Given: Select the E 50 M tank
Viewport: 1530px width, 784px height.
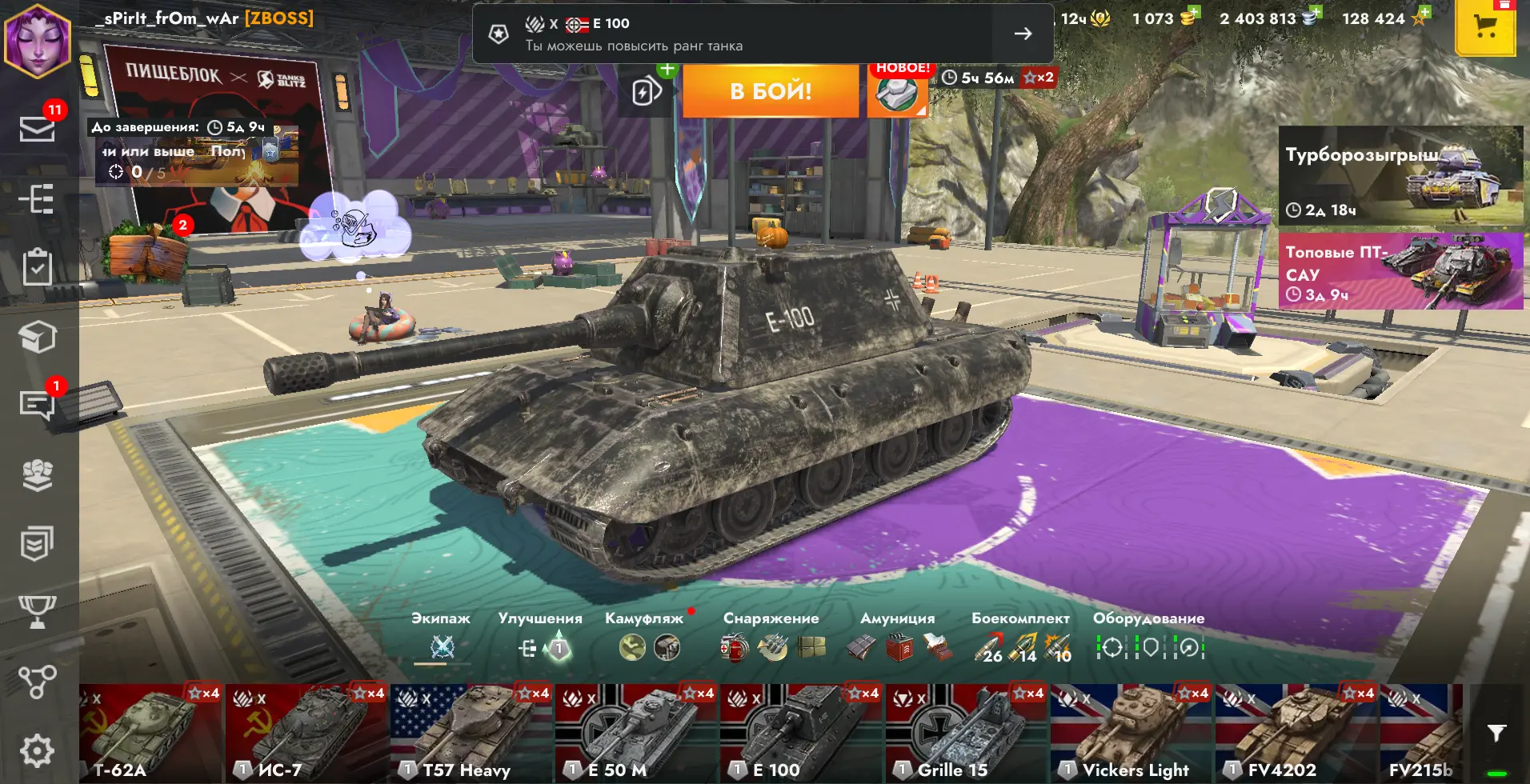Looking at the screenshot, I should click(x=637, y=733).
